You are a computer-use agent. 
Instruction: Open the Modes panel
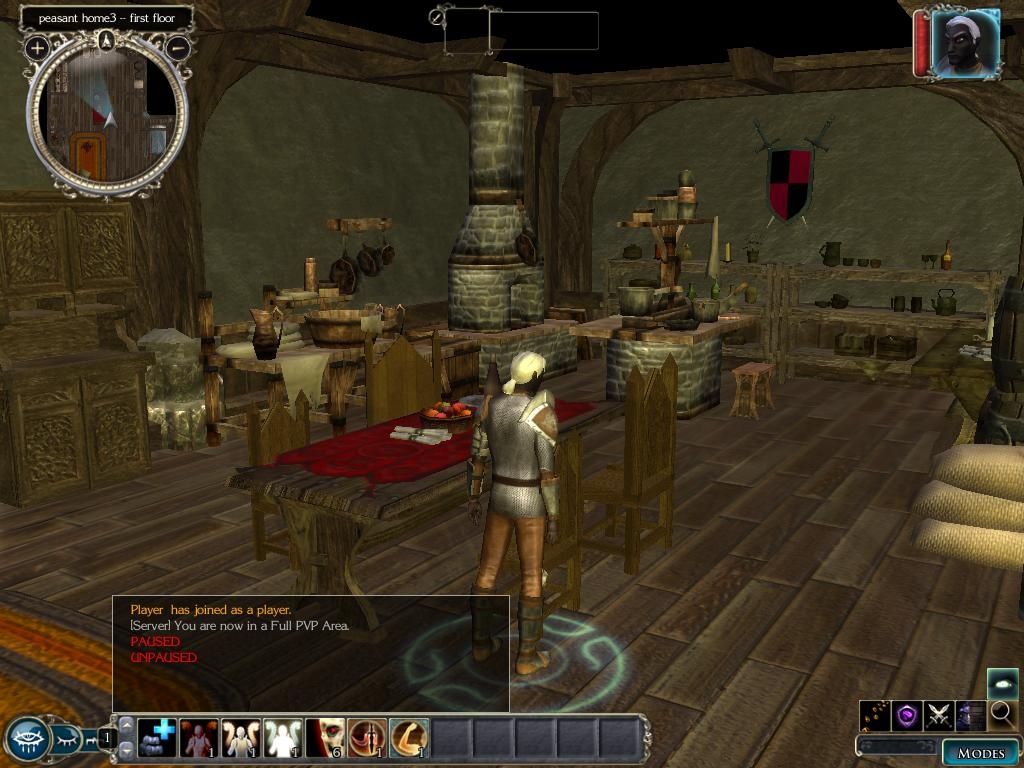(979, 753)
